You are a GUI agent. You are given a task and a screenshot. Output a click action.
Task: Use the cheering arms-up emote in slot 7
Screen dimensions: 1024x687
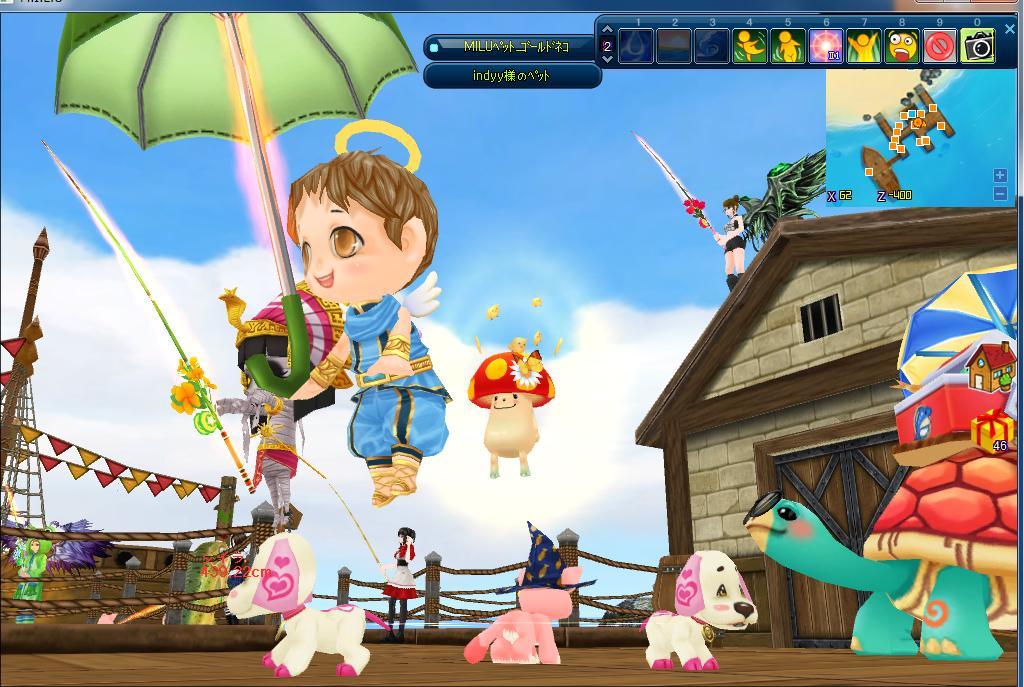click(x=863, y=46)
